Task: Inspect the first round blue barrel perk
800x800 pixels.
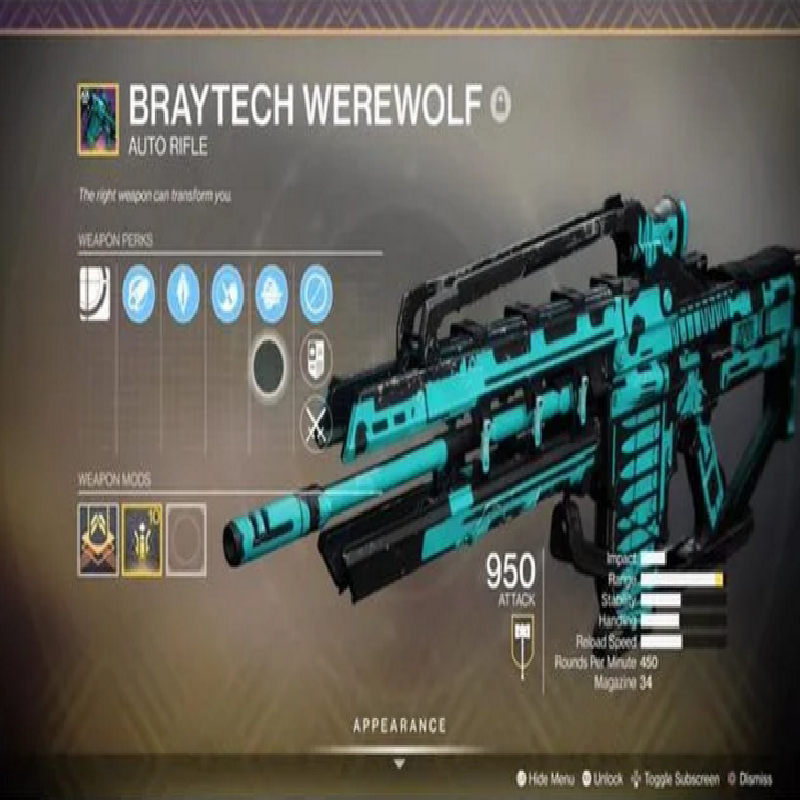Action: pyautogui.click(x=138, y=293)
